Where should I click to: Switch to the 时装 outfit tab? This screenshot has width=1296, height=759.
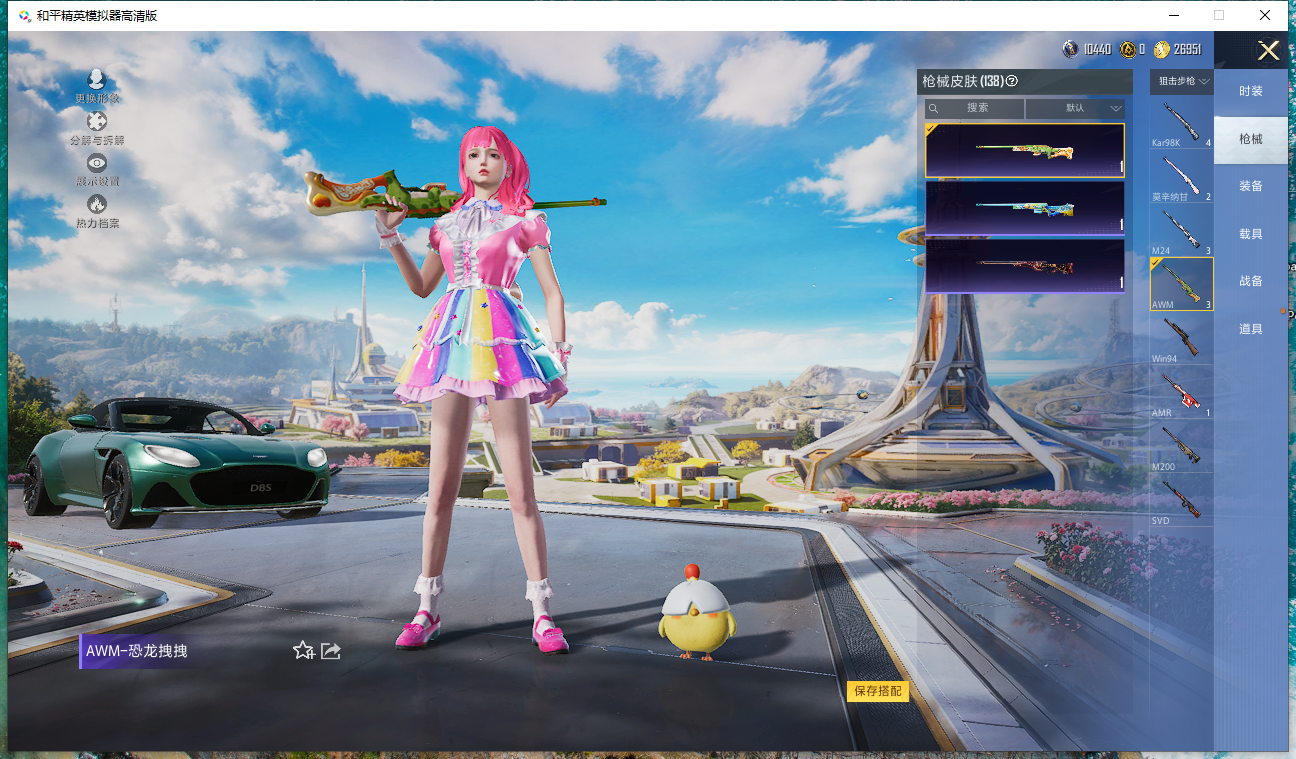(1250, 91)
